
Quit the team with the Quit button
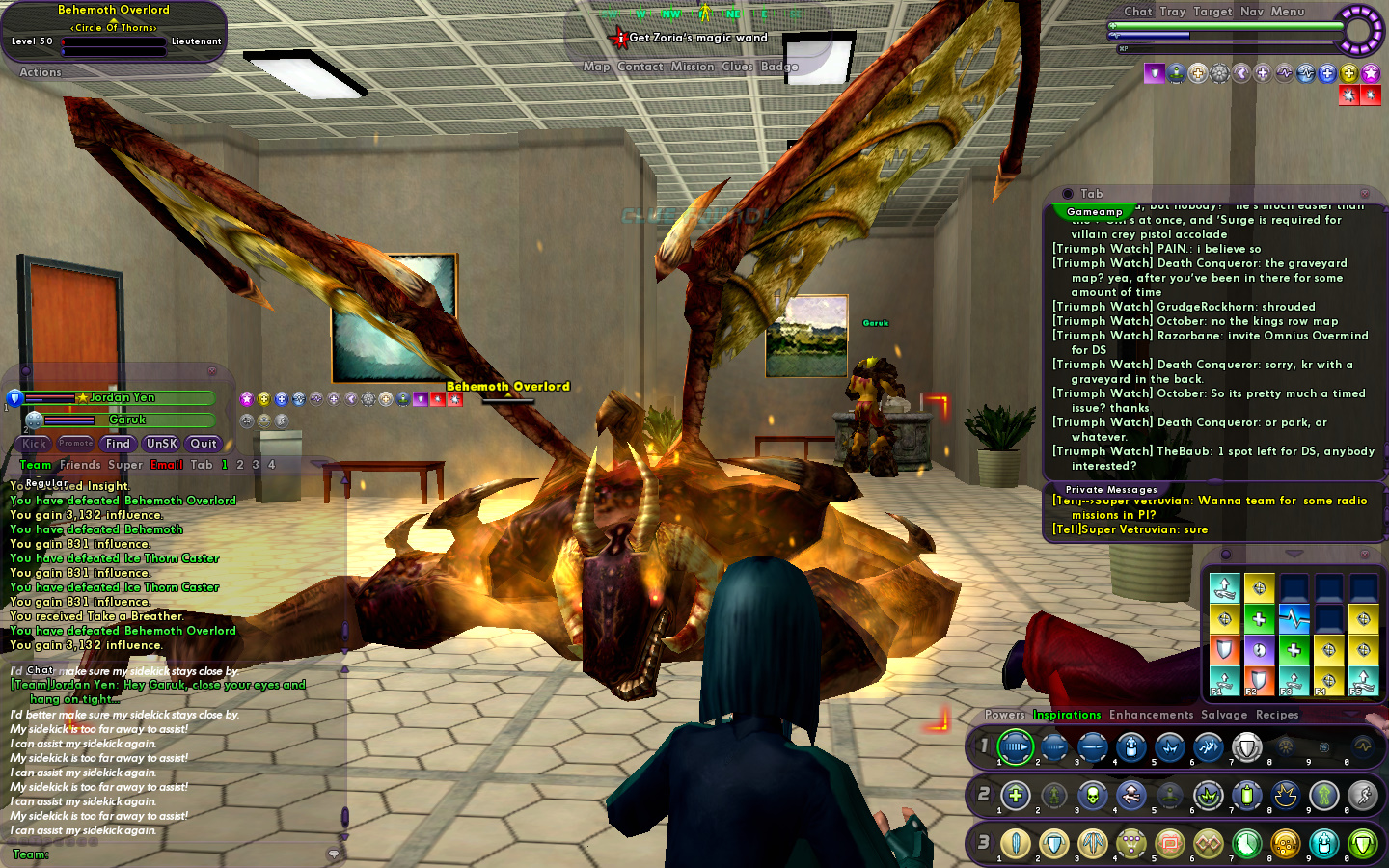pos(204,444)
